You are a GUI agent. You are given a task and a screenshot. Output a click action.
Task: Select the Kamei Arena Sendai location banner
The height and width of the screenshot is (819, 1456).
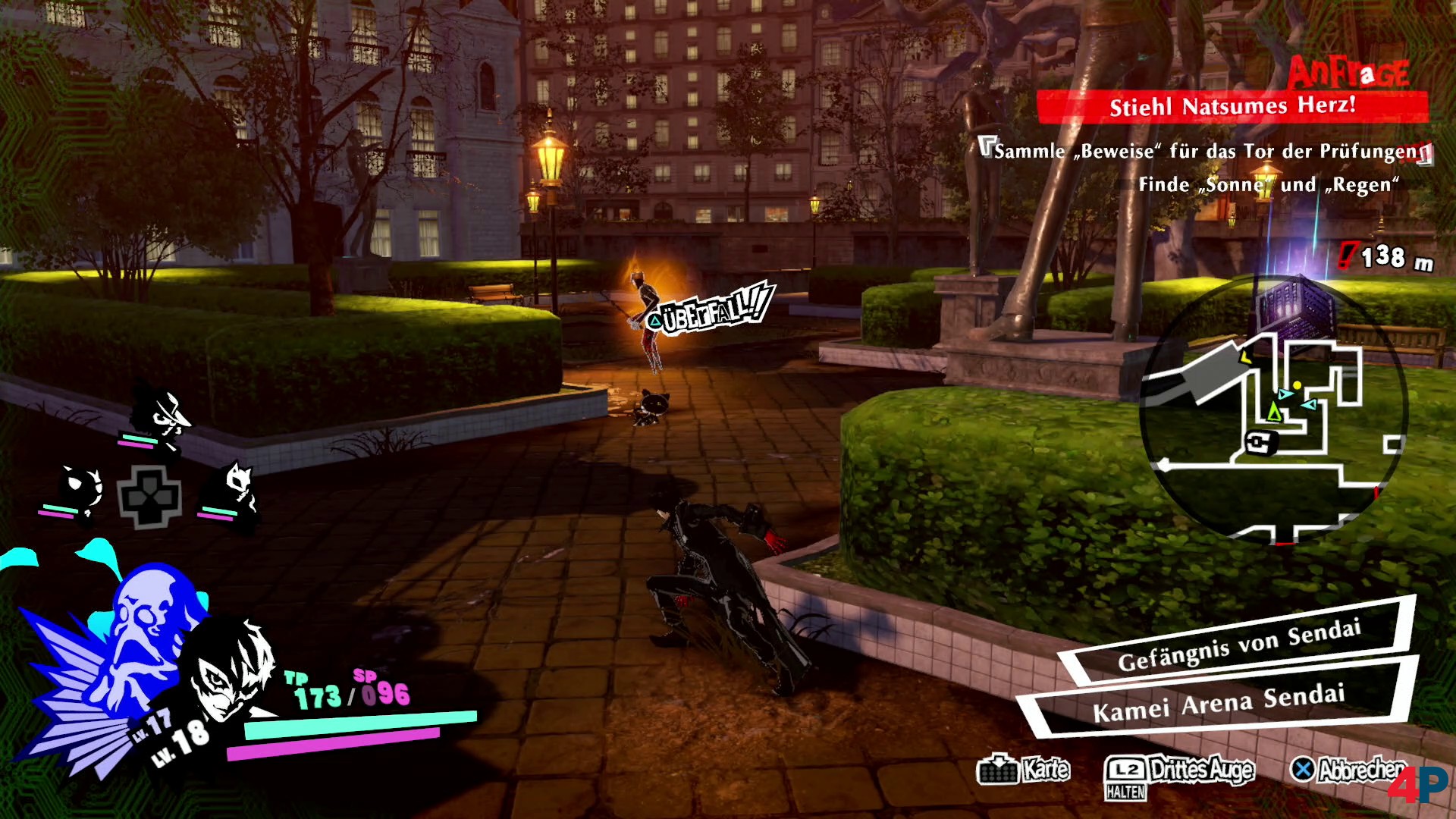(x=1218, y=703)
